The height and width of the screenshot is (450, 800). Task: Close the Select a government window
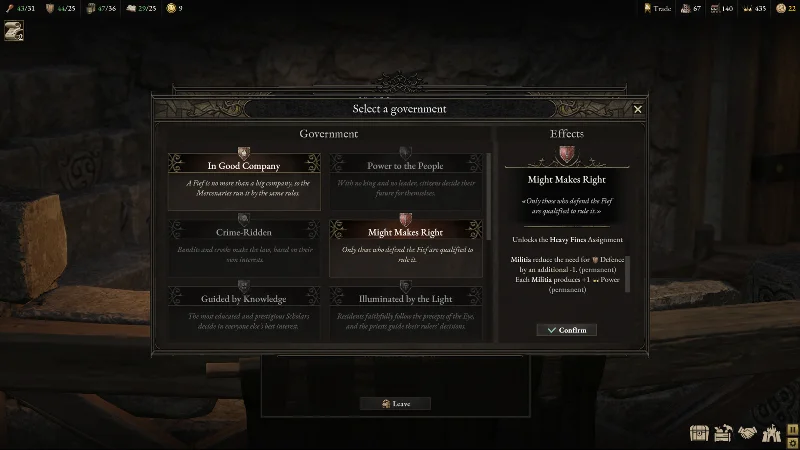point(638,109)
